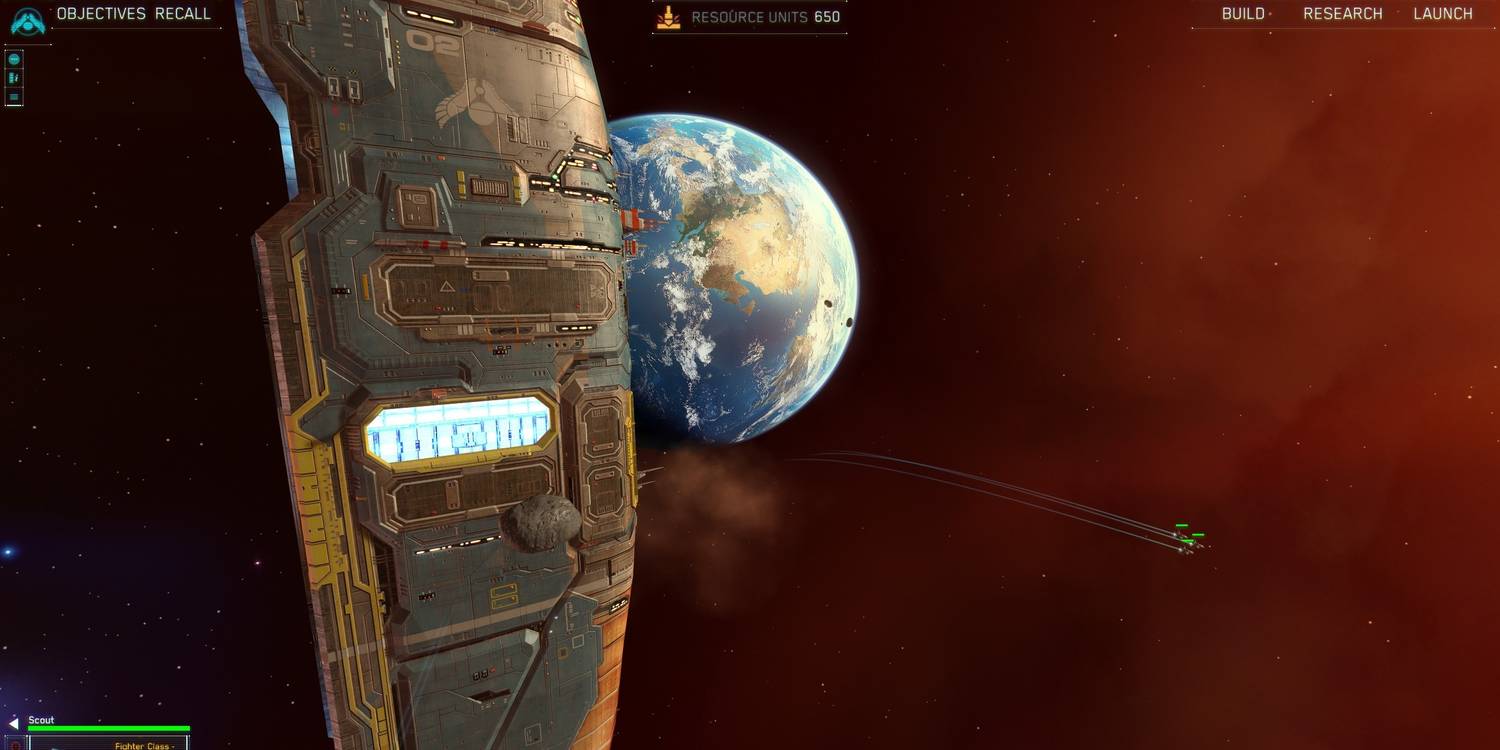The image size is (1500, 750).
Task: Switch to the BUILD tab
Action: tap(1242, 13)
